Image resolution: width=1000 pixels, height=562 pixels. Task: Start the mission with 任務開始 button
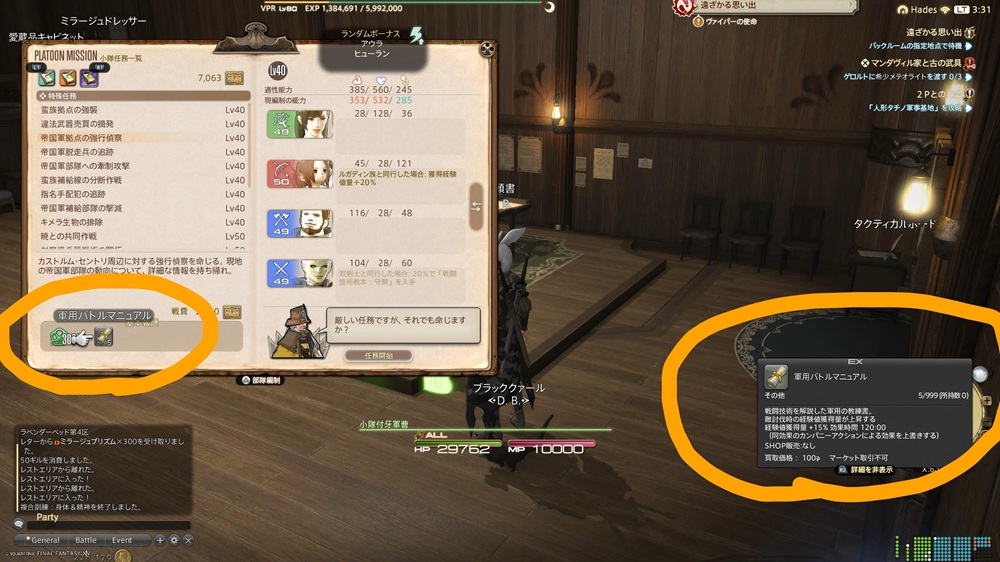(378, 355)
